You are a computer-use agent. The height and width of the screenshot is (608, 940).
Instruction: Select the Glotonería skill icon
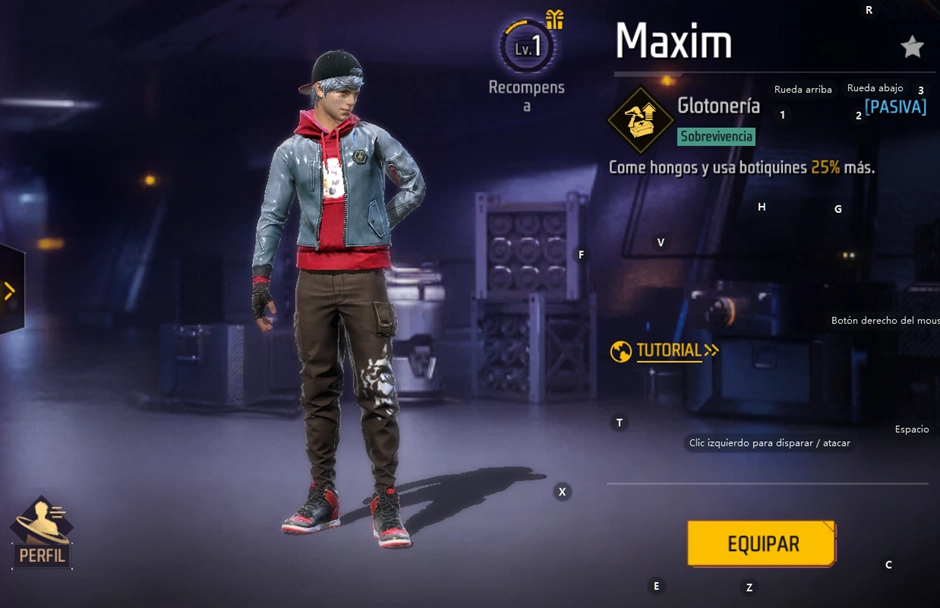tap(640, 120)
